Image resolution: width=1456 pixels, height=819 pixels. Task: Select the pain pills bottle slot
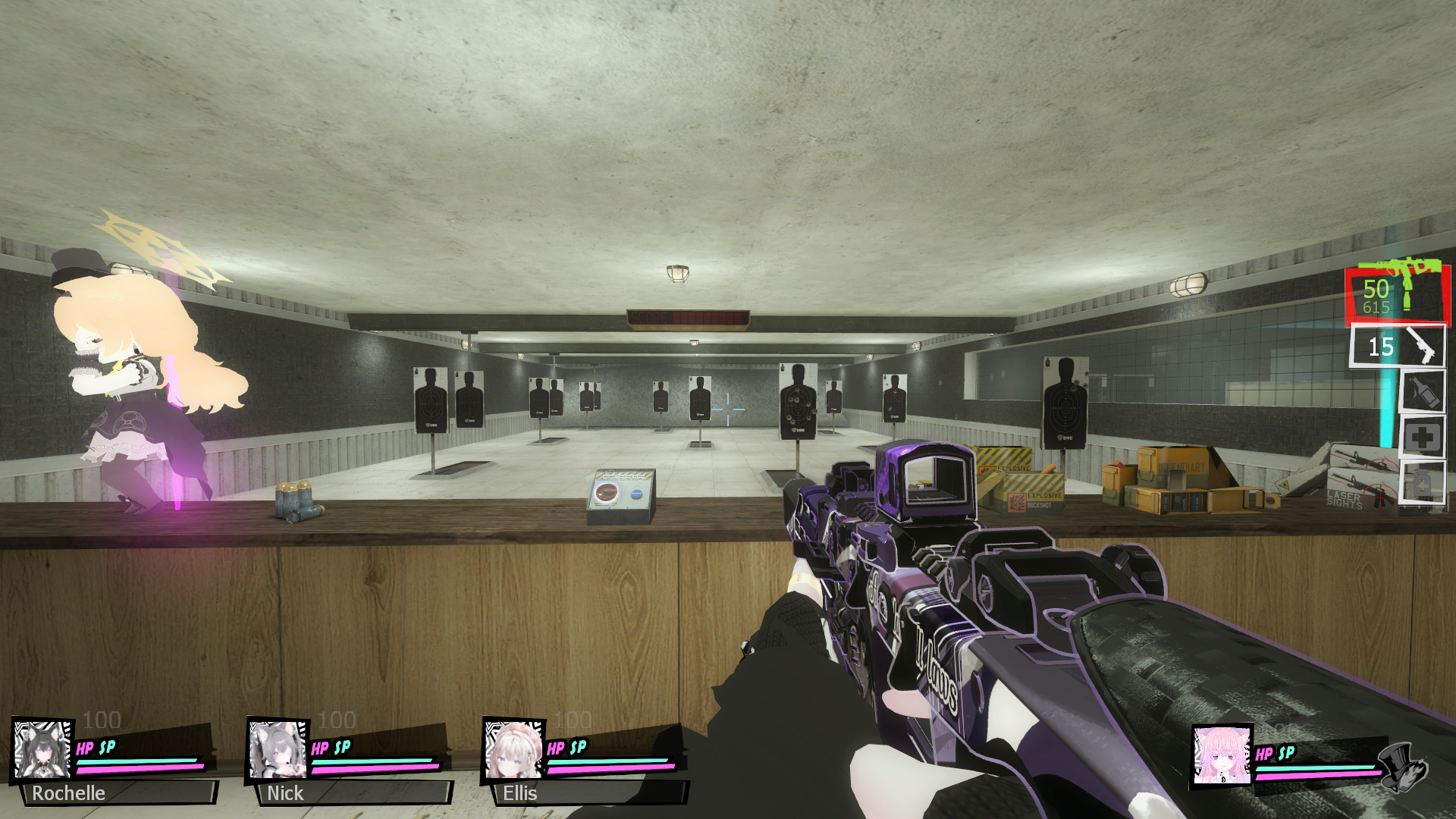coord(1423,482)
